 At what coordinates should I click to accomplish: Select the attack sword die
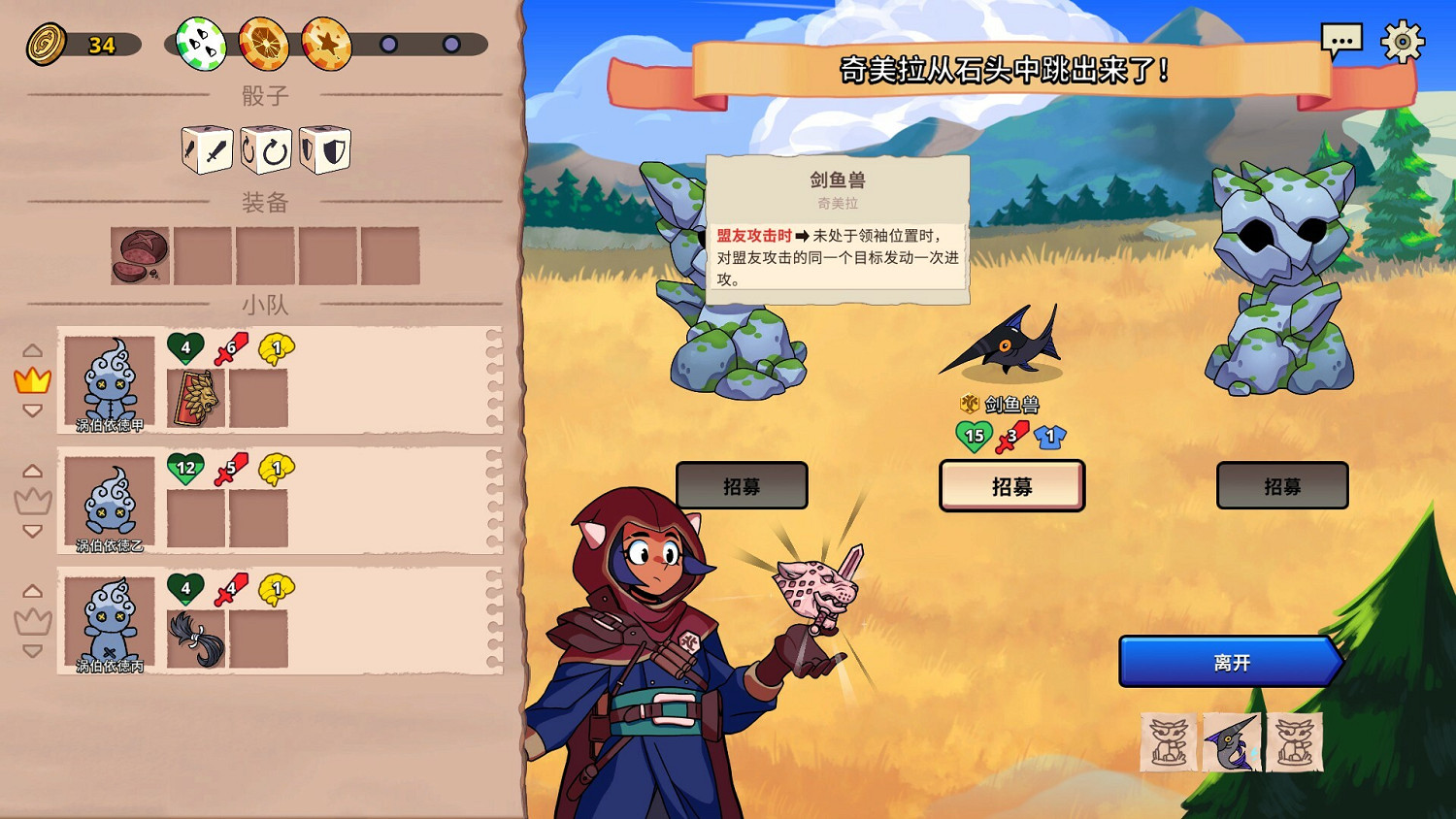click(x=207, y=148)
